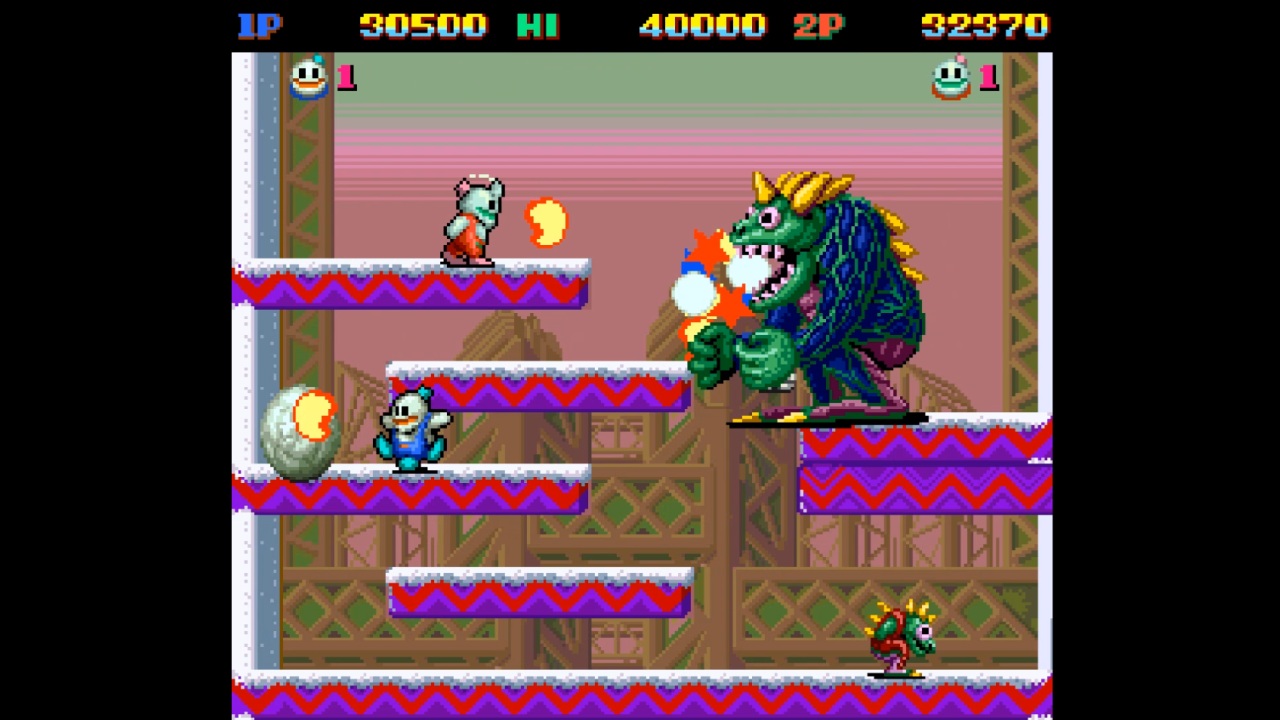The image size is (1280, 720).
Task: Click the yellow fireball beside the rabbit
Action: (x=546, y=222)
